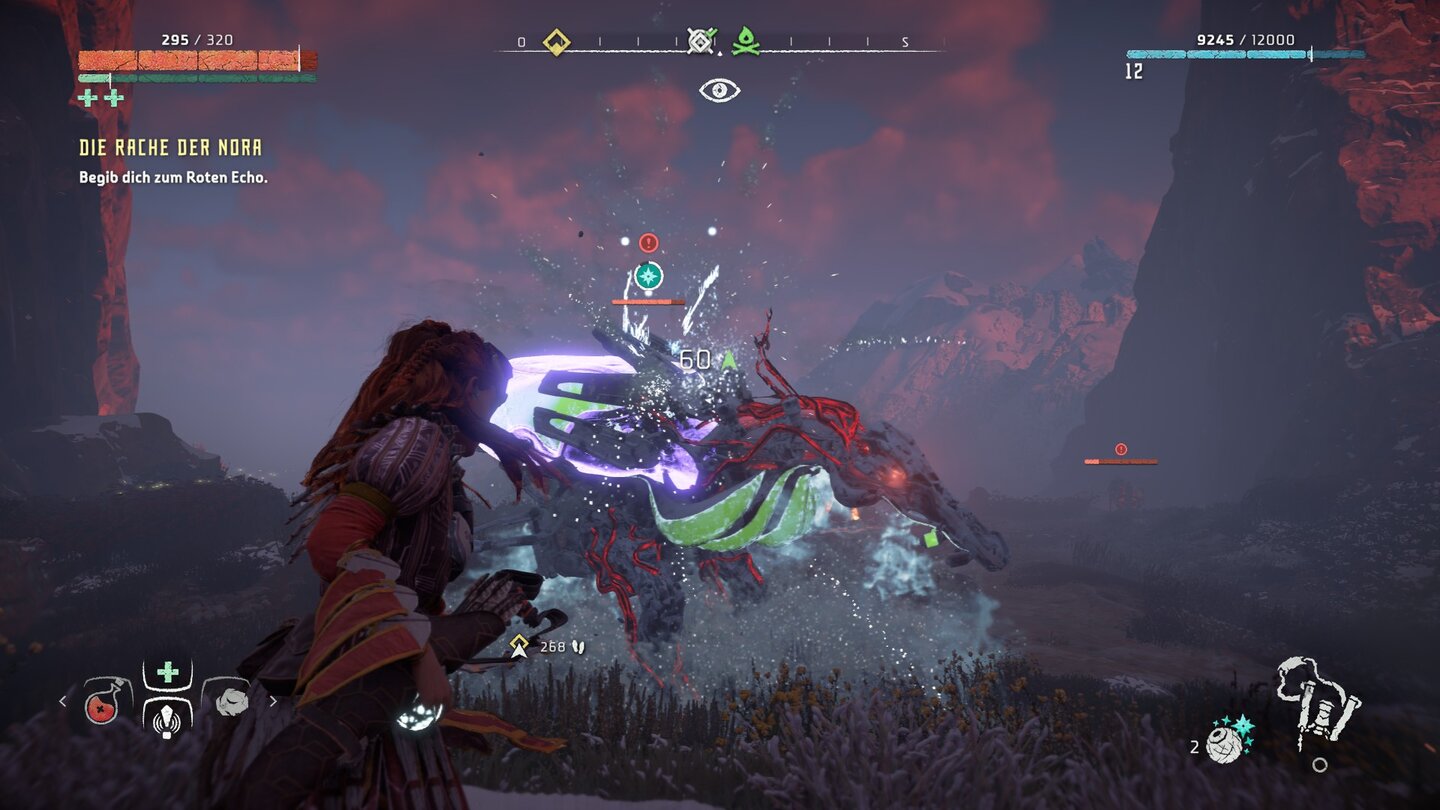
Task: Select the equipped sling weapon icon
Action: coord(1318,703)
